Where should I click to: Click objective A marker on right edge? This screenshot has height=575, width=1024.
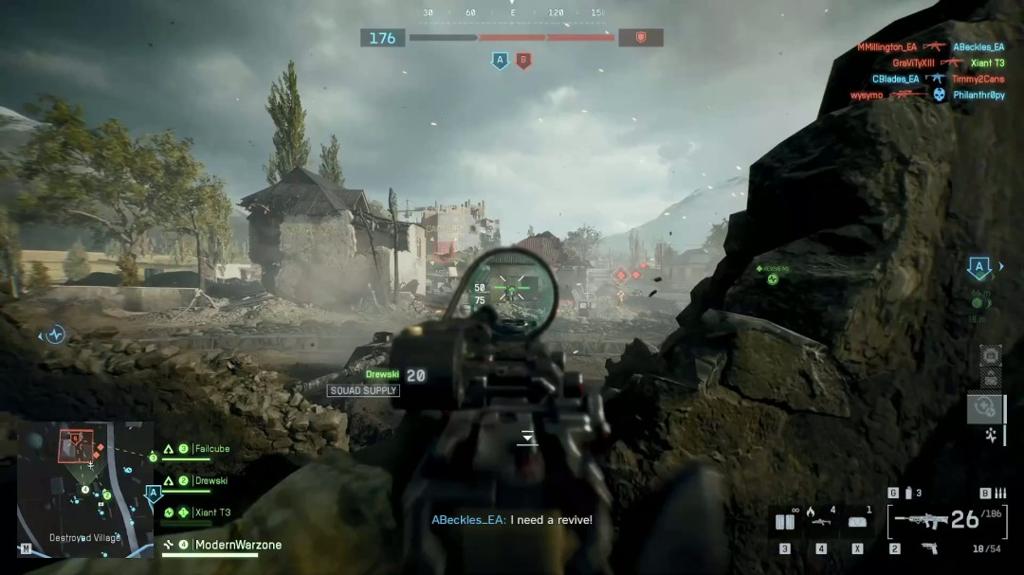tap(979, 268)
